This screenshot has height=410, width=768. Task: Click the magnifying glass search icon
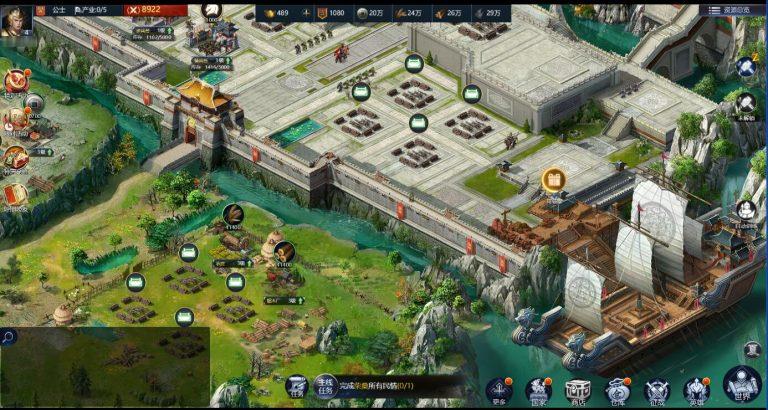coord(8,338)
